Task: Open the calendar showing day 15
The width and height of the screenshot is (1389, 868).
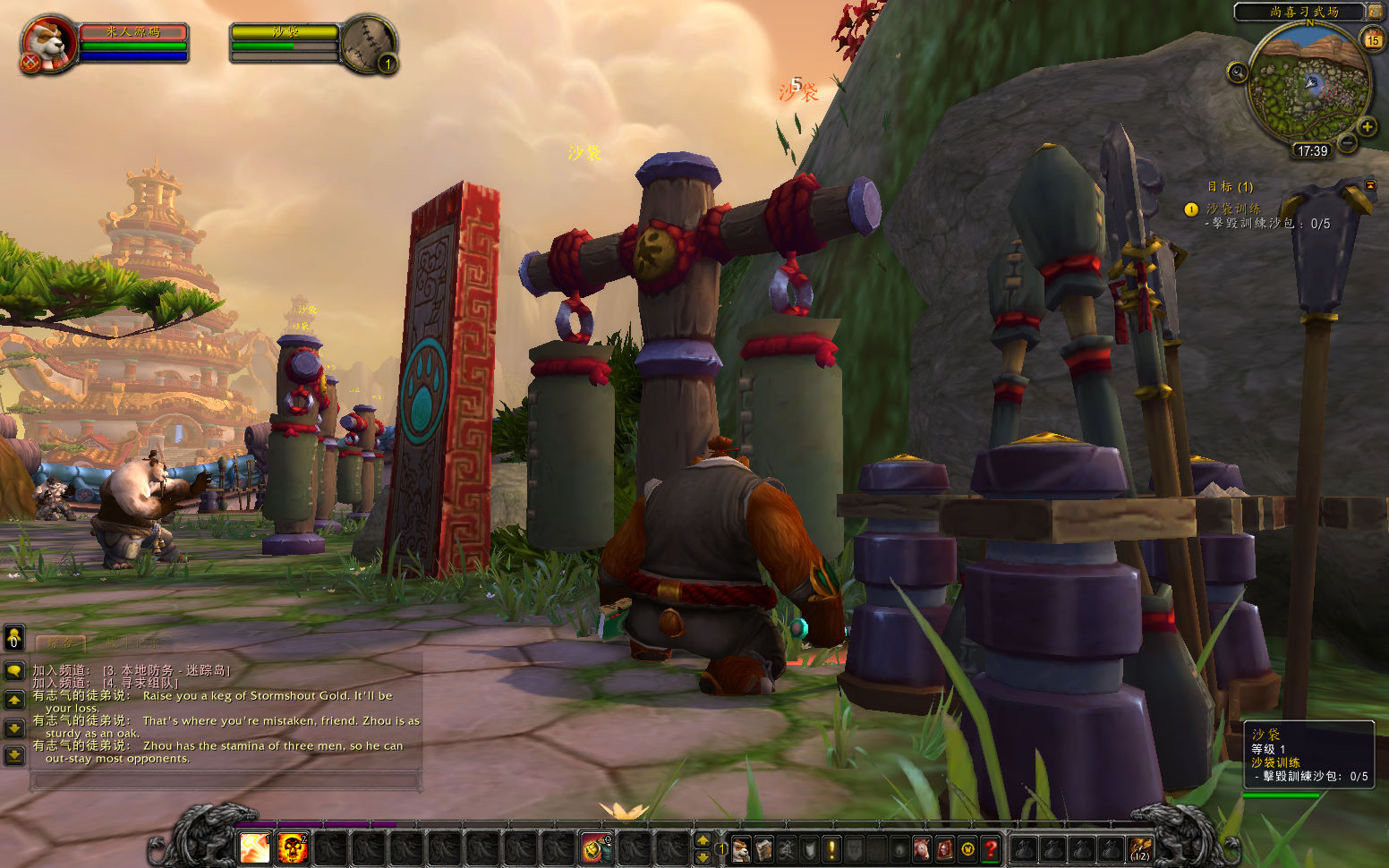Action: (x=1372, y=39)
